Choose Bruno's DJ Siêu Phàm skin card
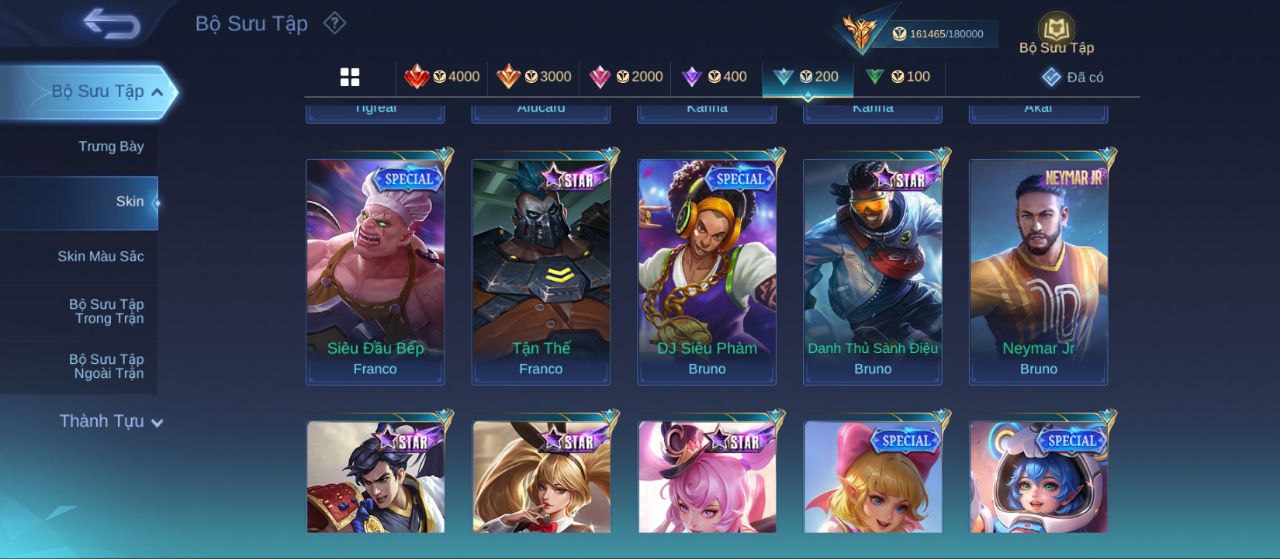 point(707,271)
